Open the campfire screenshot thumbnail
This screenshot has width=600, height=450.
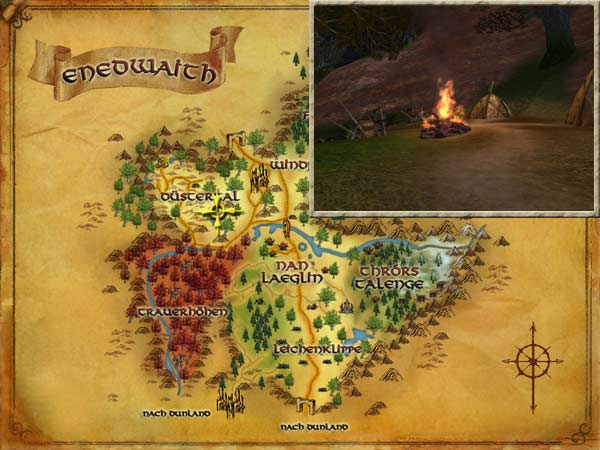coord(455,108)
